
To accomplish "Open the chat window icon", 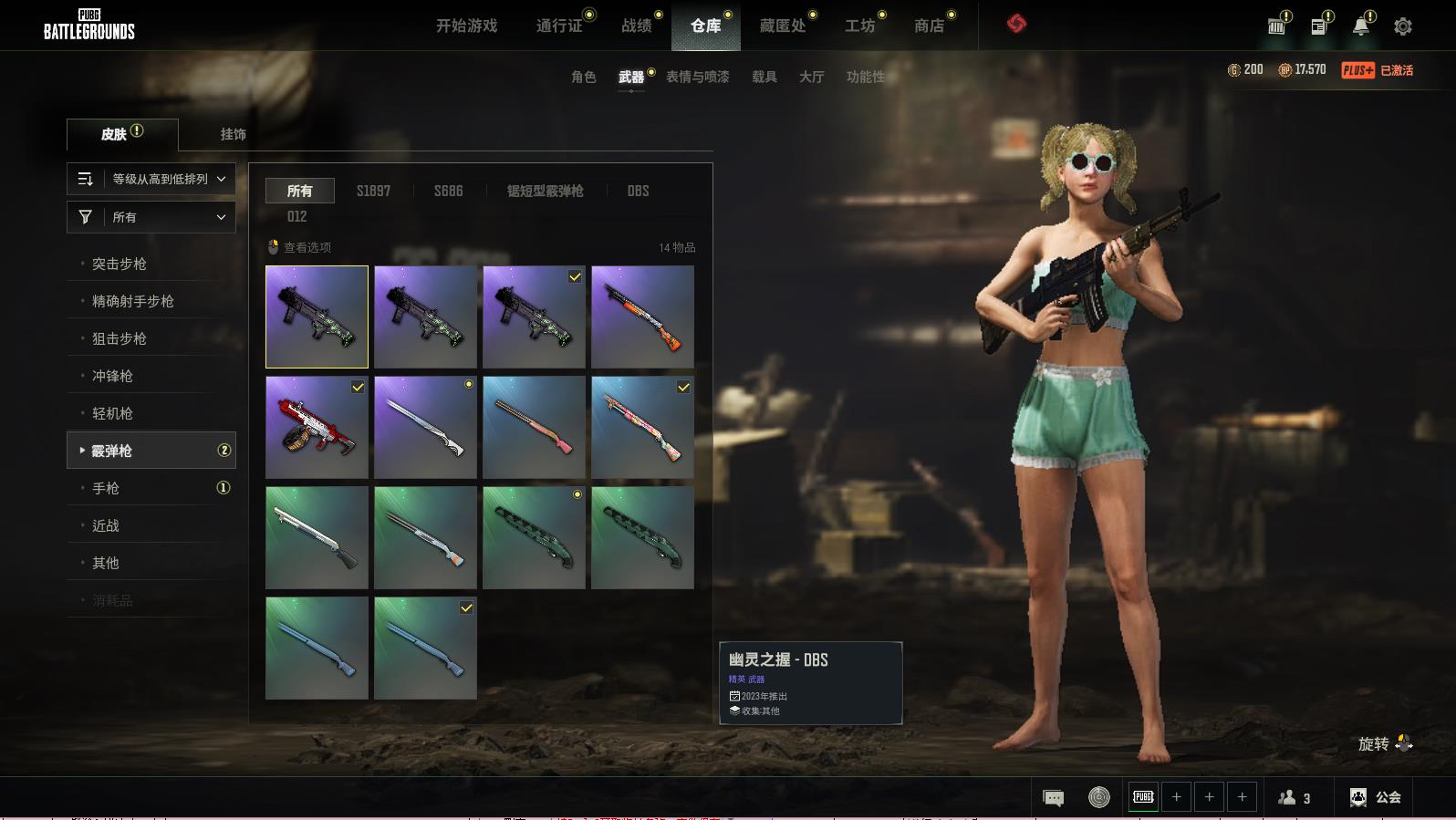I will pos(1053,798).
